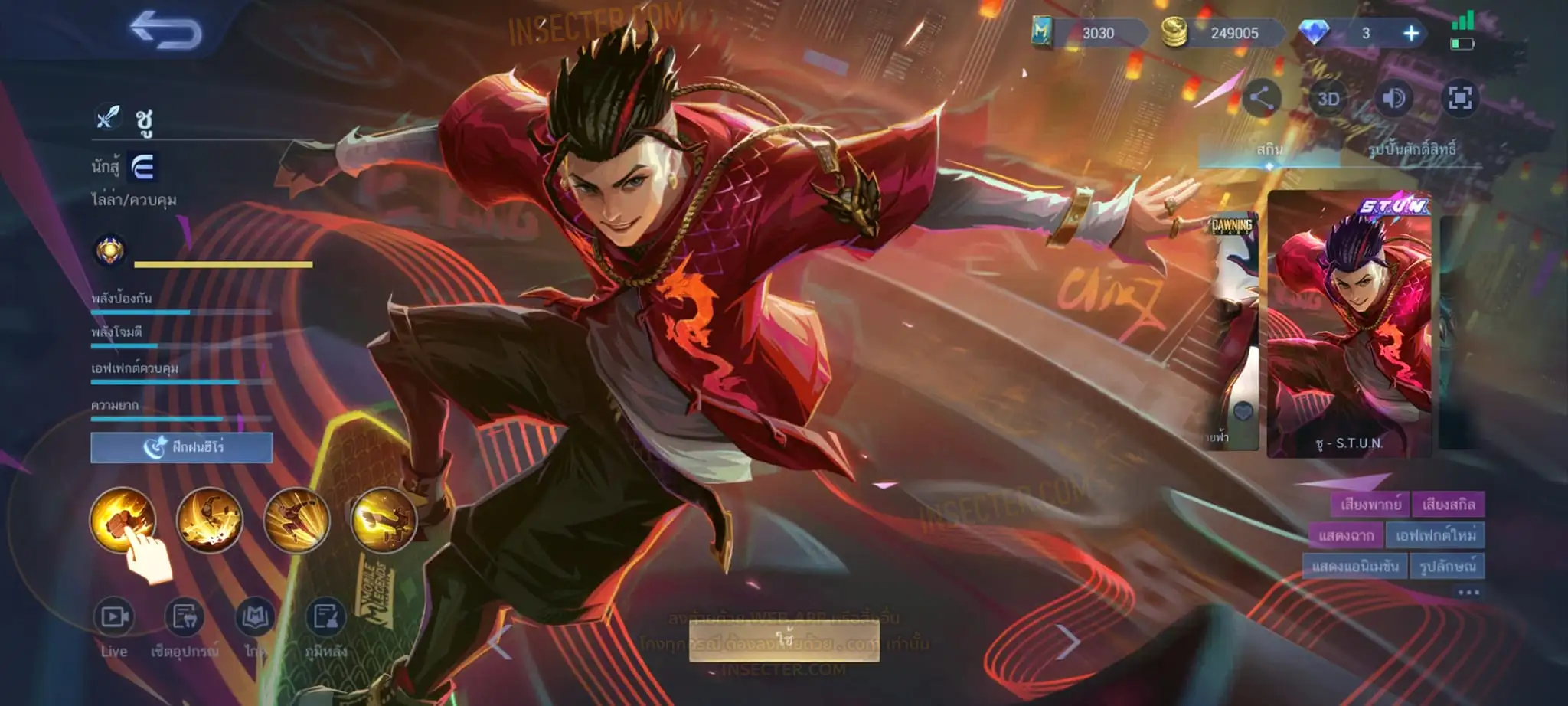Open the share icon
The height and width of the screenshot is (706, 1568).
(1261, 98)
